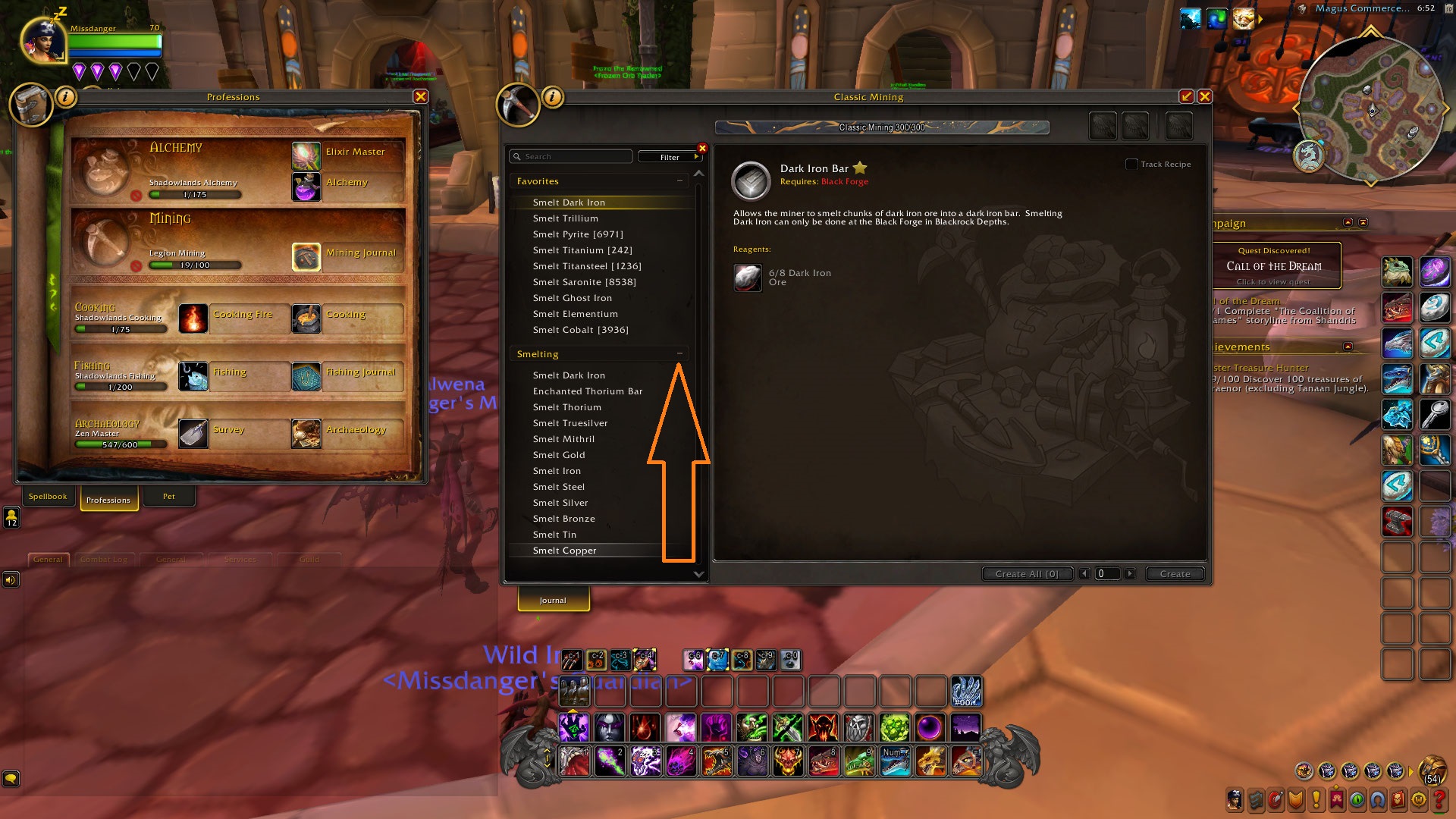
Task: Close the Classic Mining window
Action: tap(1204, 97)
